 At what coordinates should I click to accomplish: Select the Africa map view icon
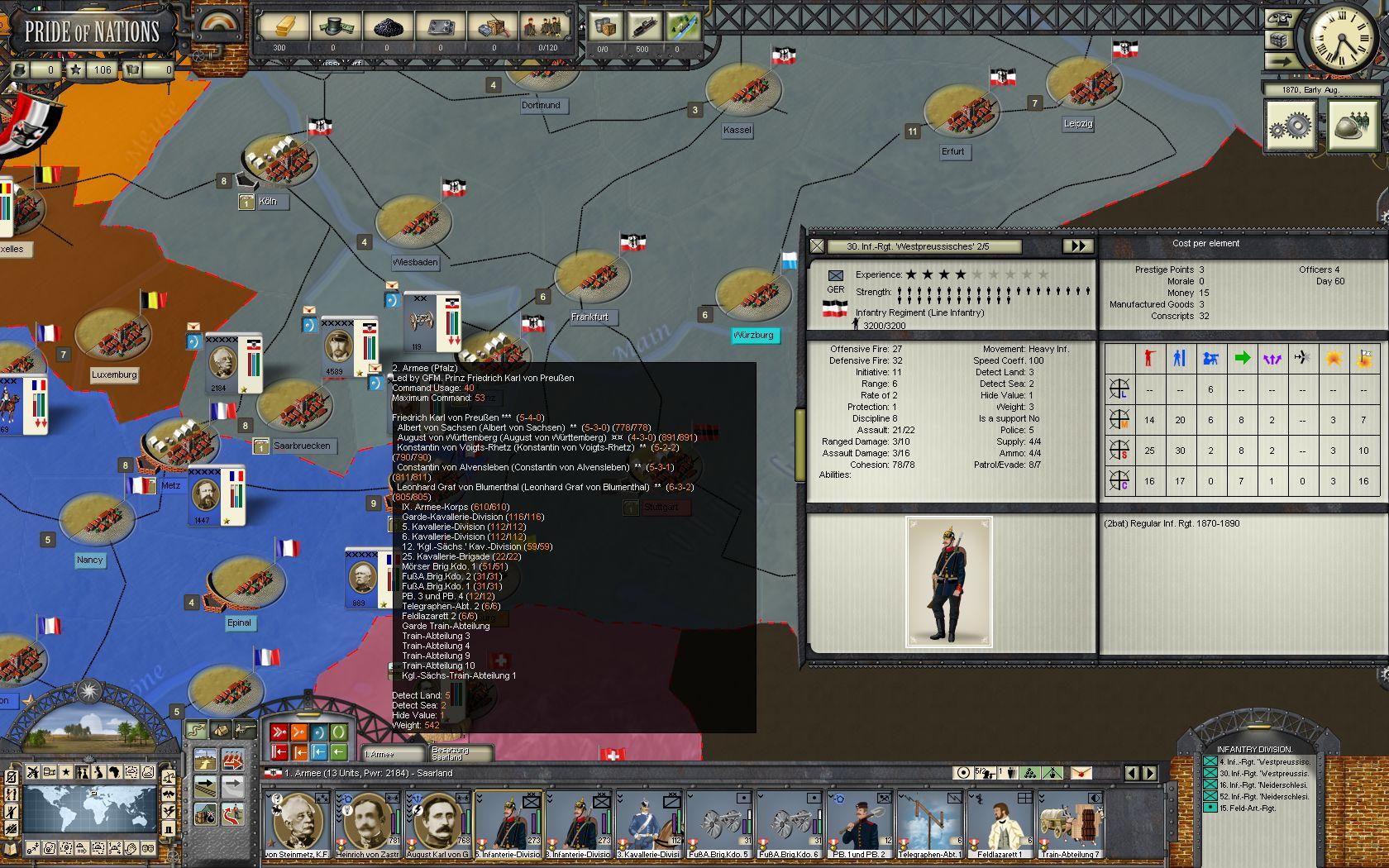(114, 772)
